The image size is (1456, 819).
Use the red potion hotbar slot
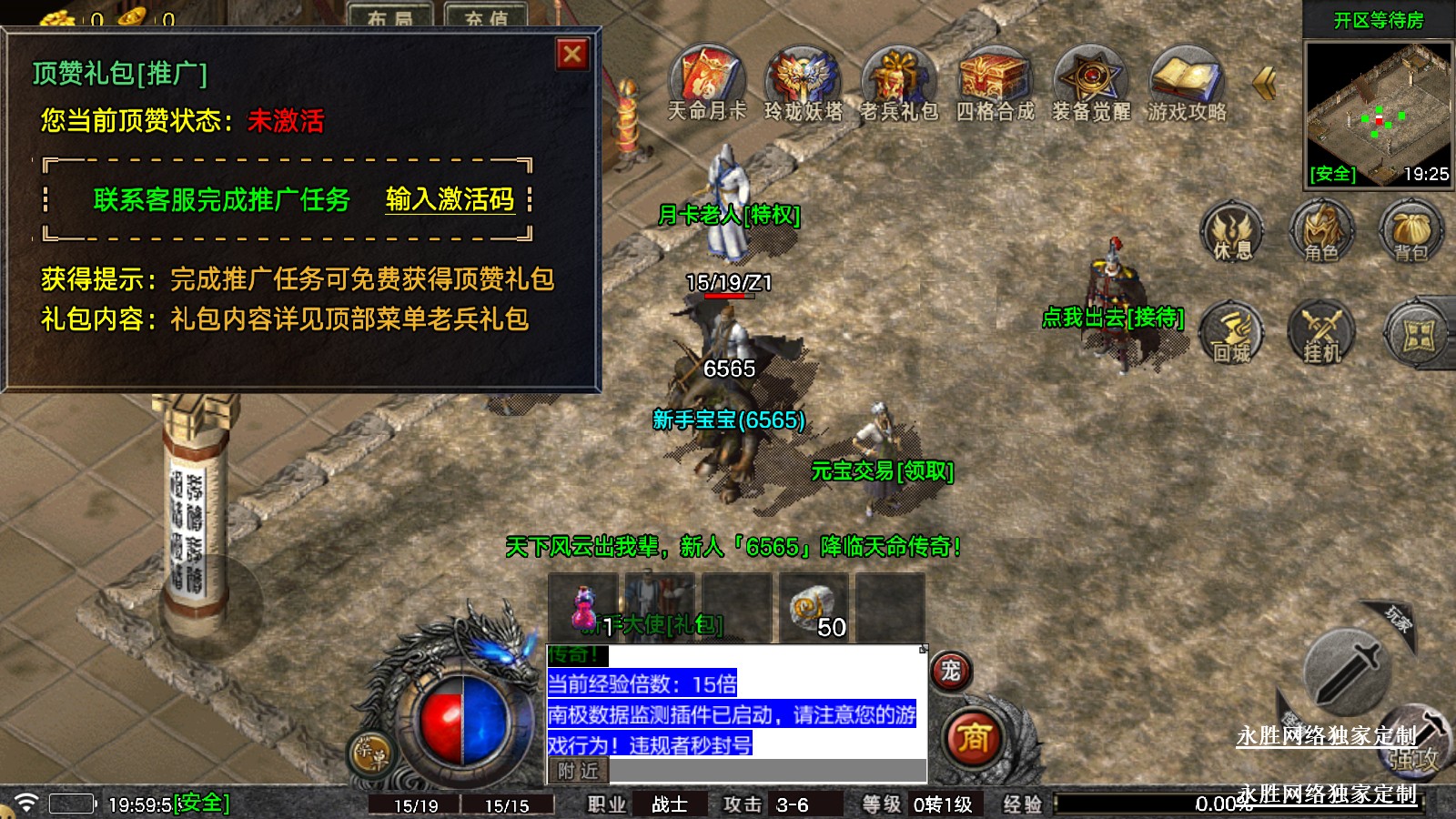click(583, 608)
